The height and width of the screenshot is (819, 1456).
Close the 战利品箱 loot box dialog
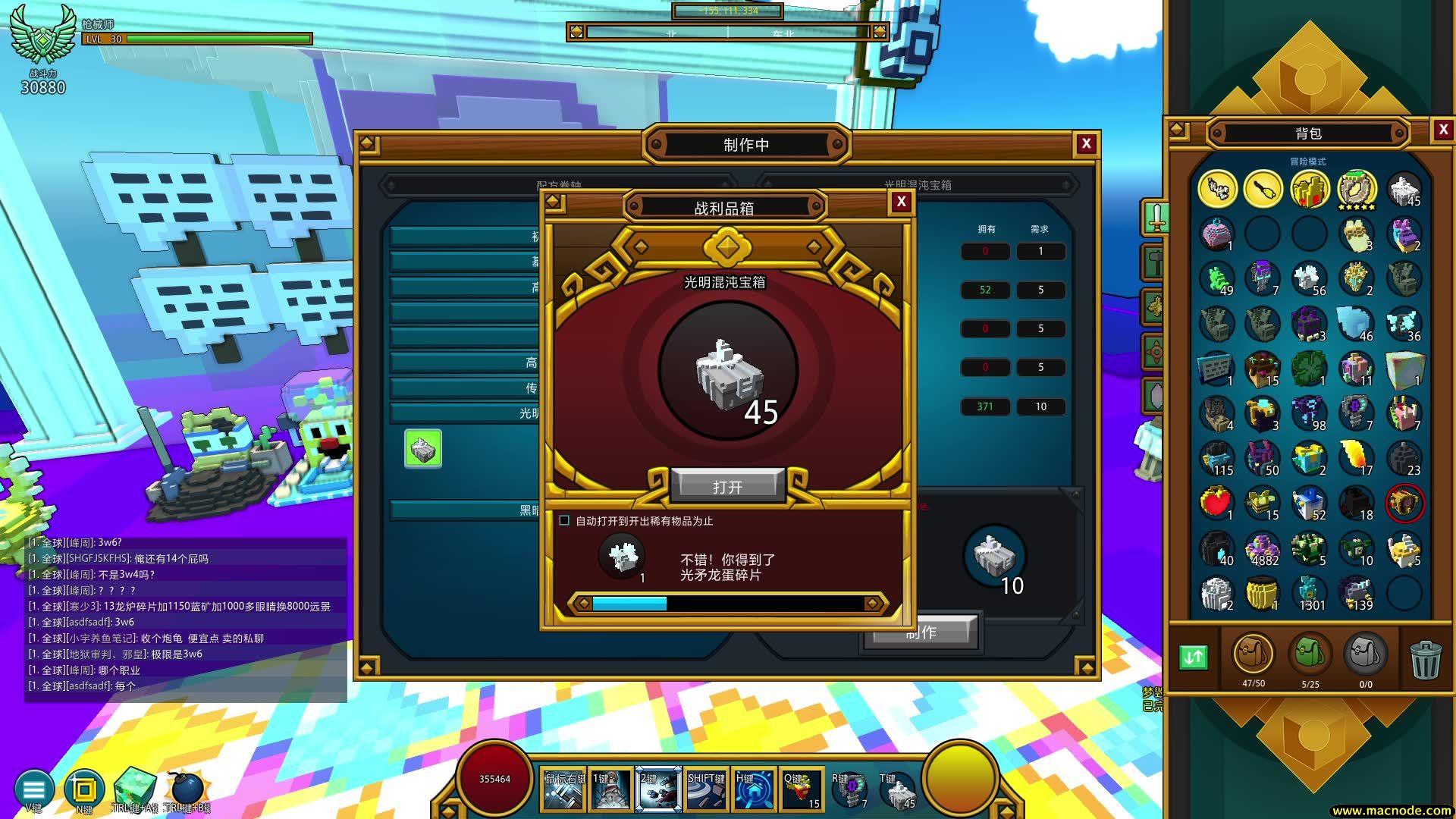[901, 202]
